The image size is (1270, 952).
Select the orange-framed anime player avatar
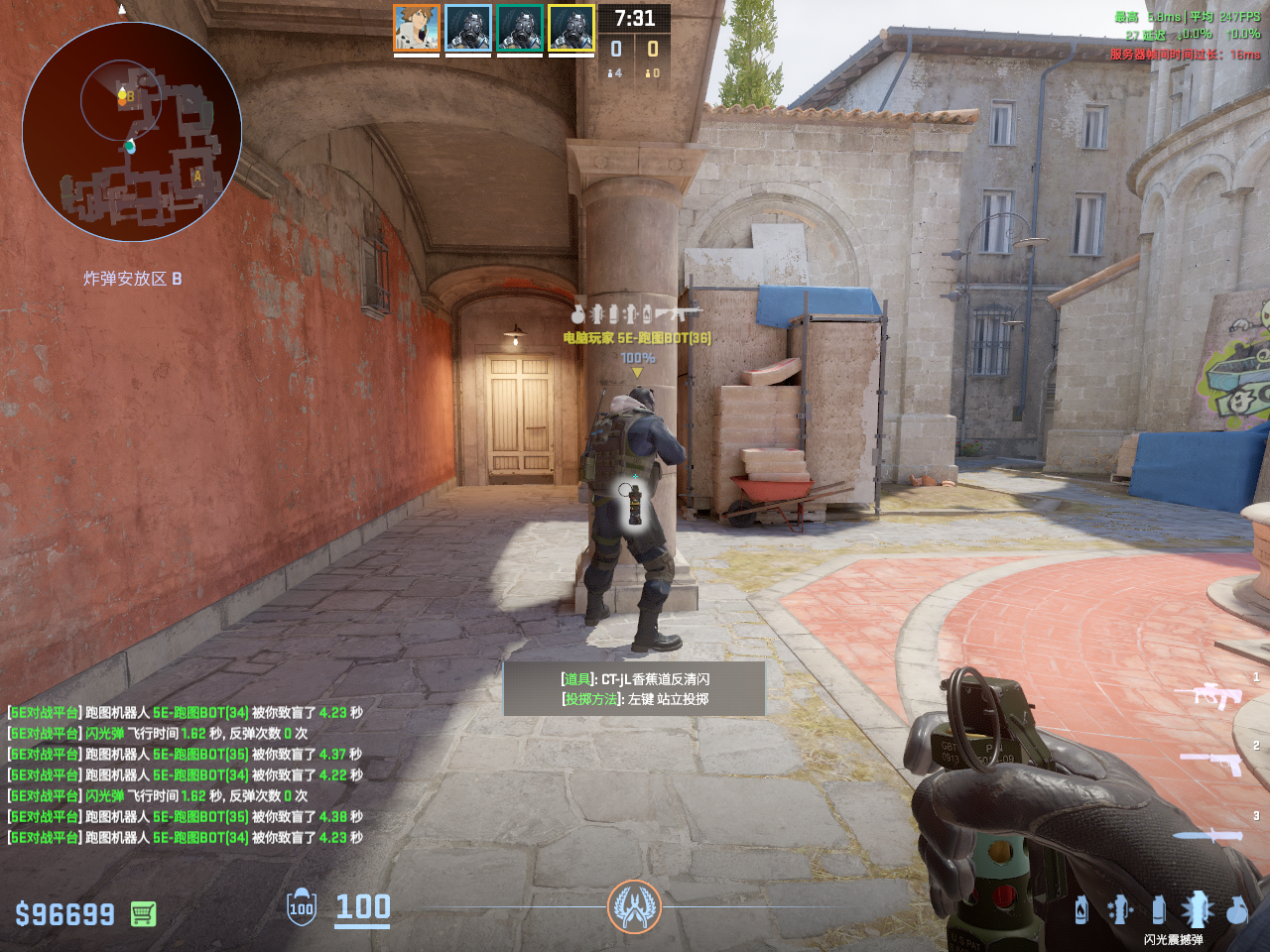417,28
